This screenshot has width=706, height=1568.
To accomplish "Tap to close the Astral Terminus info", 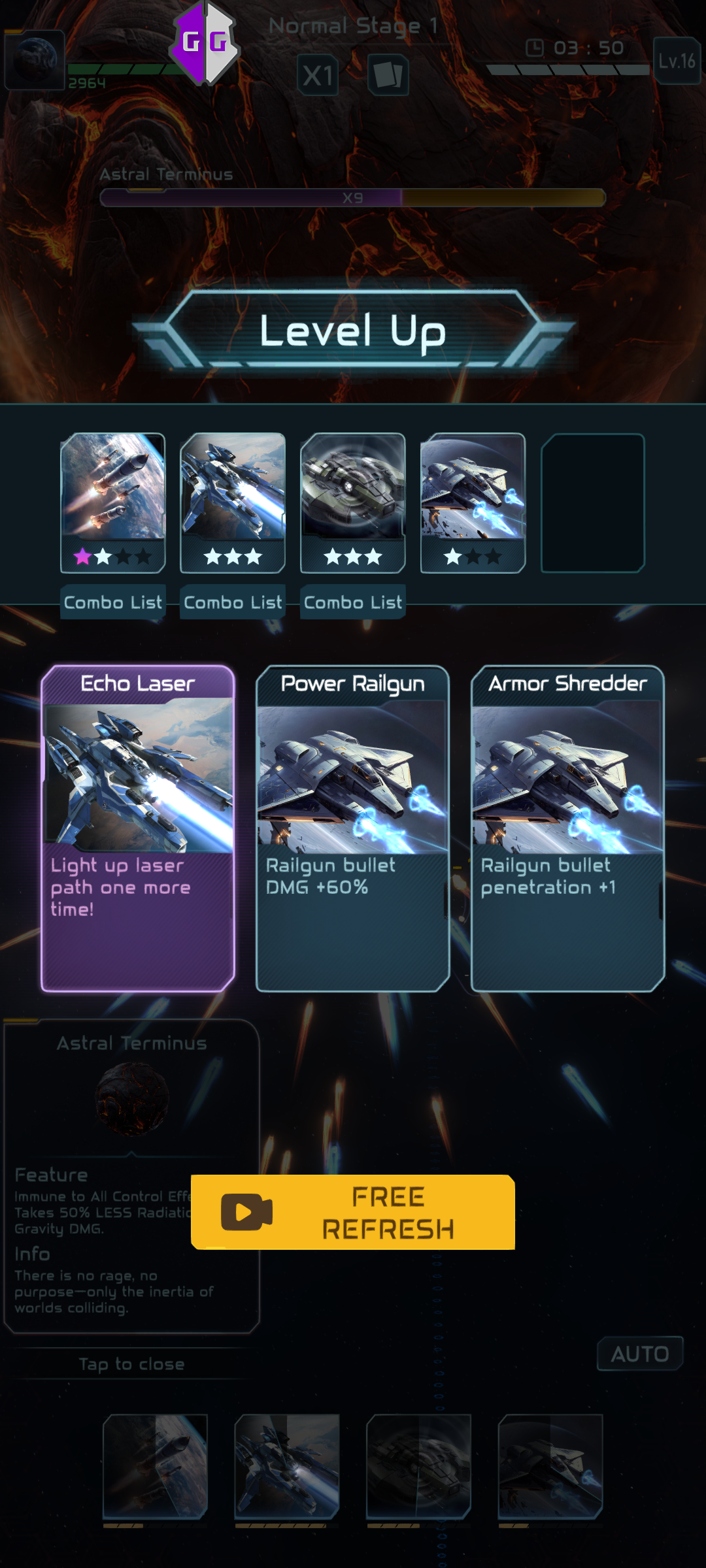I will [131, 1364].
